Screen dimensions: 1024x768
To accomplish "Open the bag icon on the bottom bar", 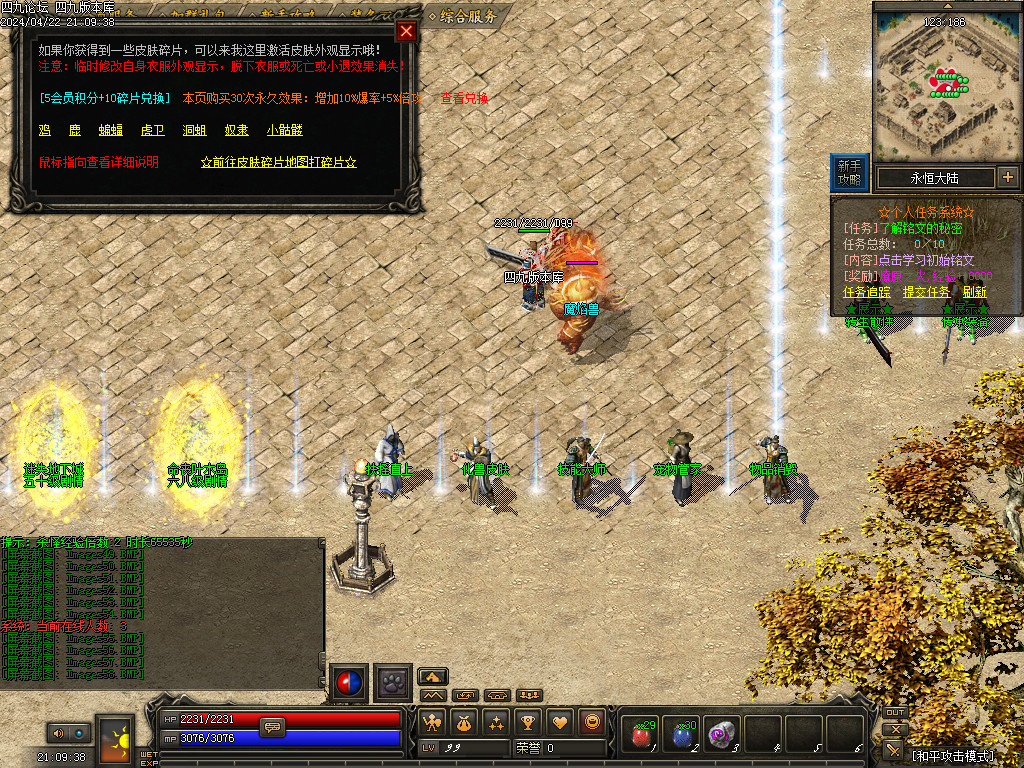I will (463, 722).
